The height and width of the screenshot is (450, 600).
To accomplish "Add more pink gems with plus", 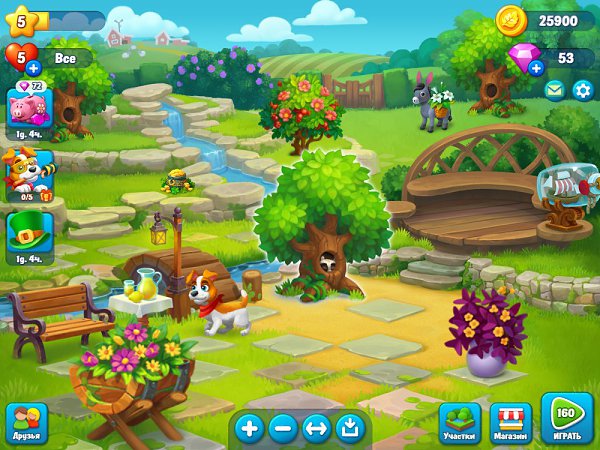I will pos(536,68).
